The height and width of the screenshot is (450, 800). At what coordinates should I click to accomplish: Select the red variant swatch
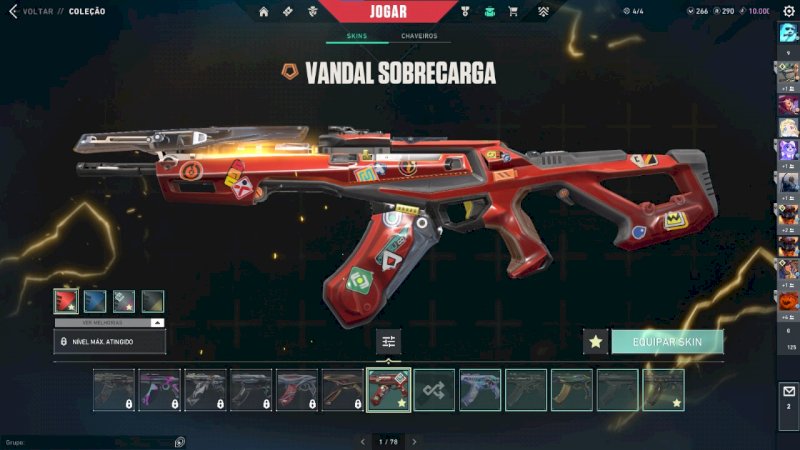[x=66, y=301]
